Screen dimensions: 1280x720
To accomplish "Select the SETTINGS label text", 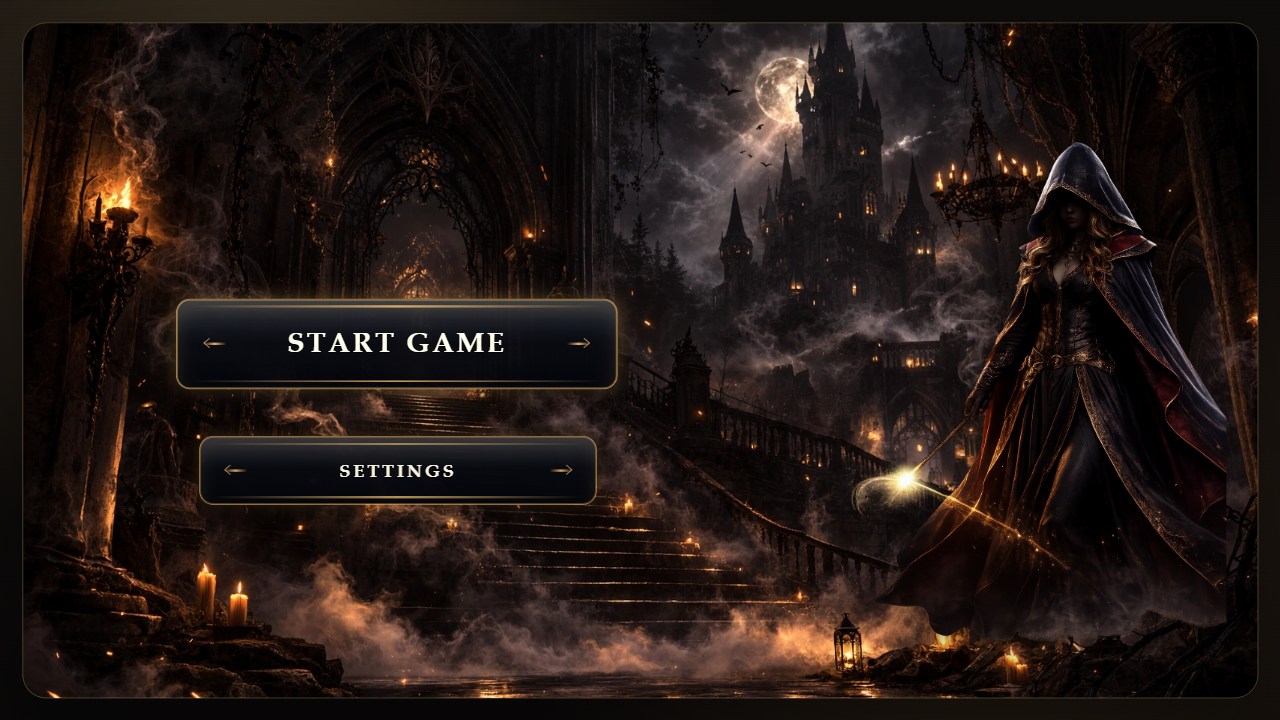I will pos(397,469).
